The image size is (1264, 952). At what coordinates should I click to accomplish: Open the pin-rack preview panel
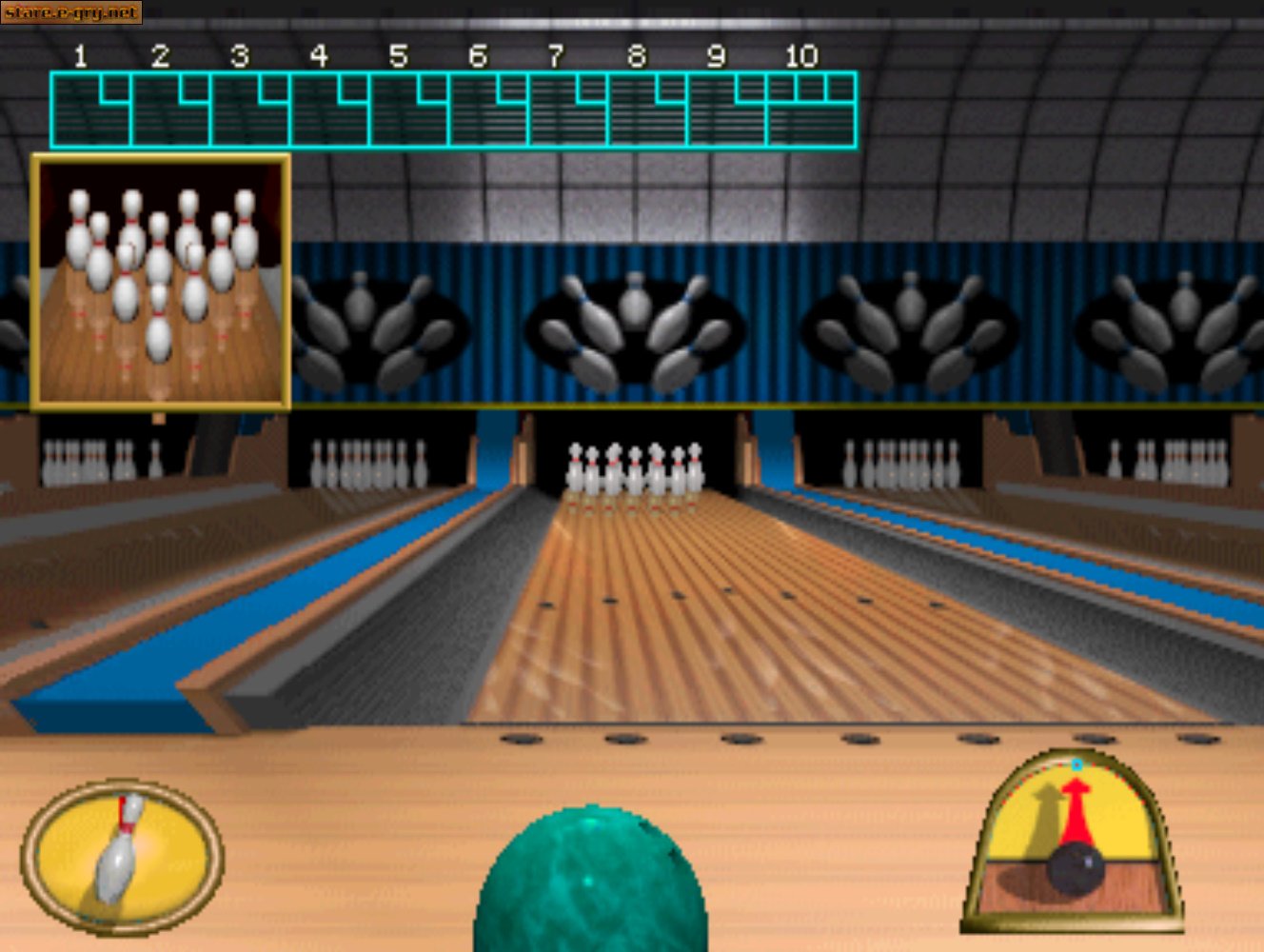pyautogui.click(x=162, y=281)
